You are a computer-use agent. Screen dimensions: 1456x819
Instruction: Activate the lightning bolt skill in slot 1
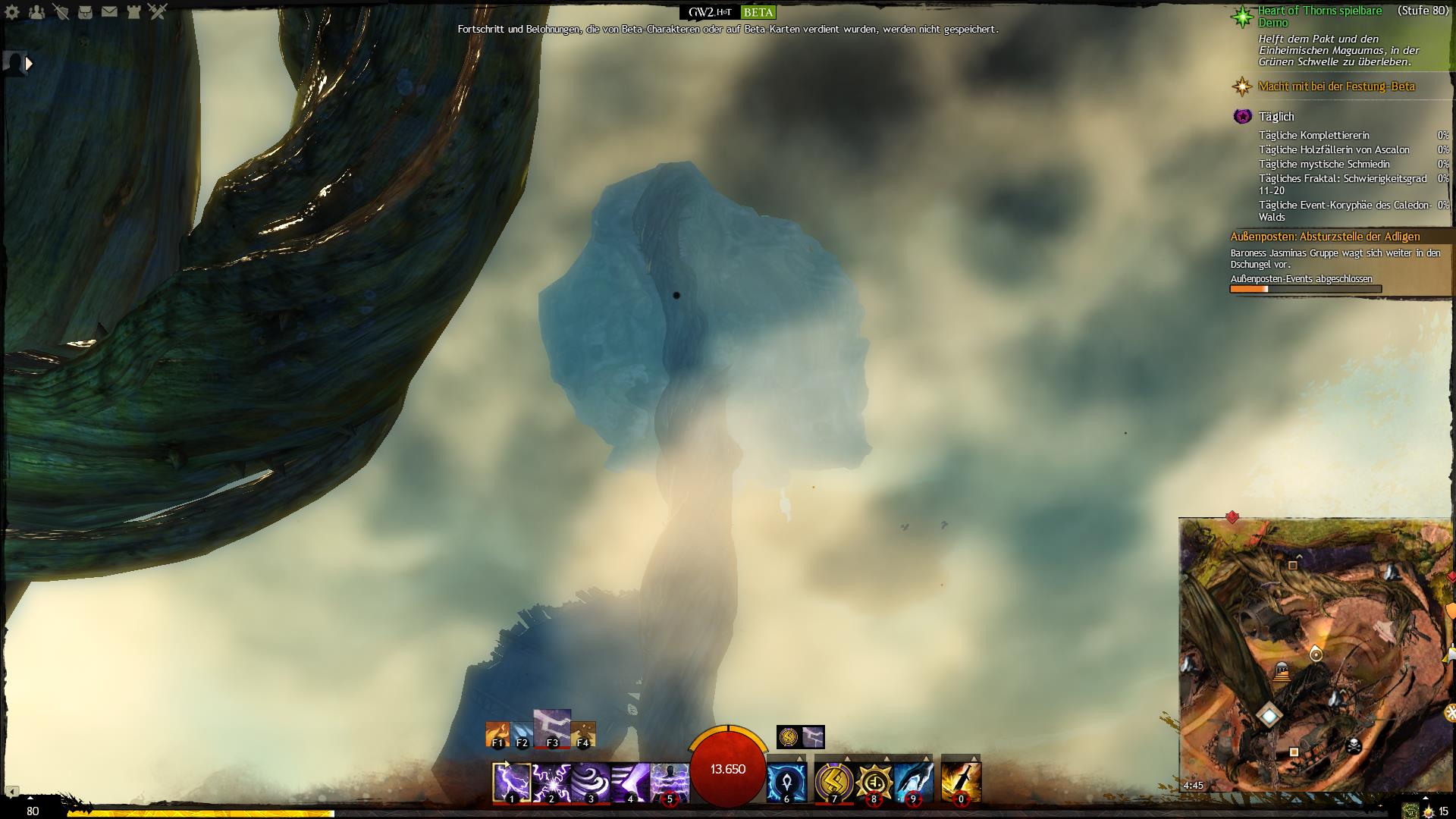(x=512, y=782)
